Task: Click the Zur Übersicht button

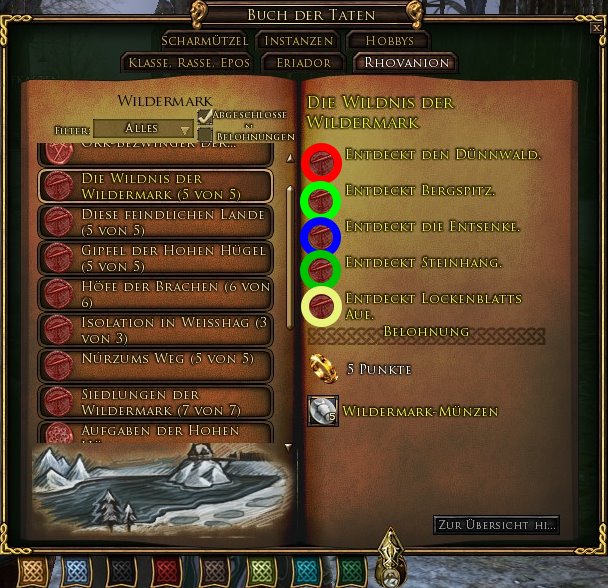Action: click(496, 525)
